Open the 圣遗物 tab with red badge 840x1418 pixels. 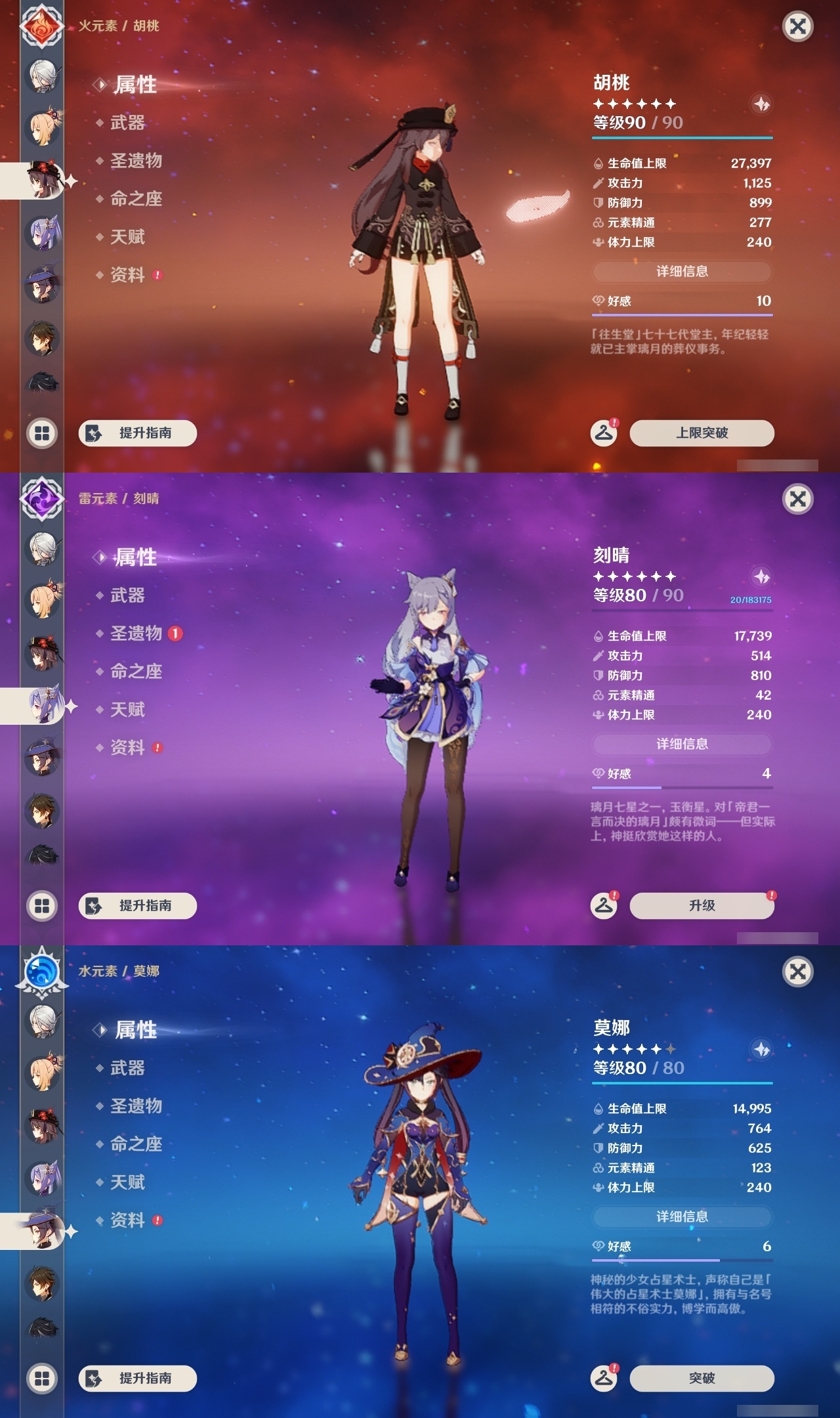[136, 635]
